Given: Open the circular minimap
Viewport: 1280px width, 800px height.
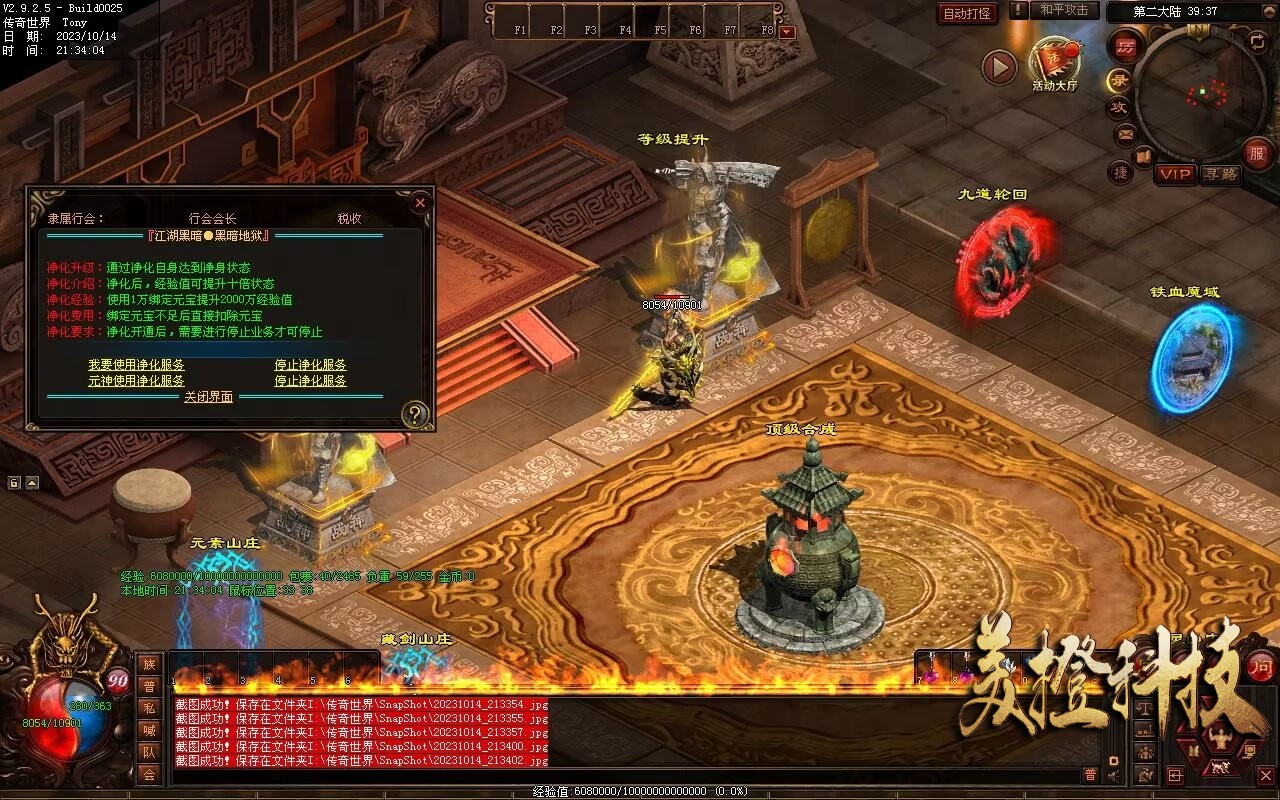Looking at the screenshot, I should [x=1200, y=95].
